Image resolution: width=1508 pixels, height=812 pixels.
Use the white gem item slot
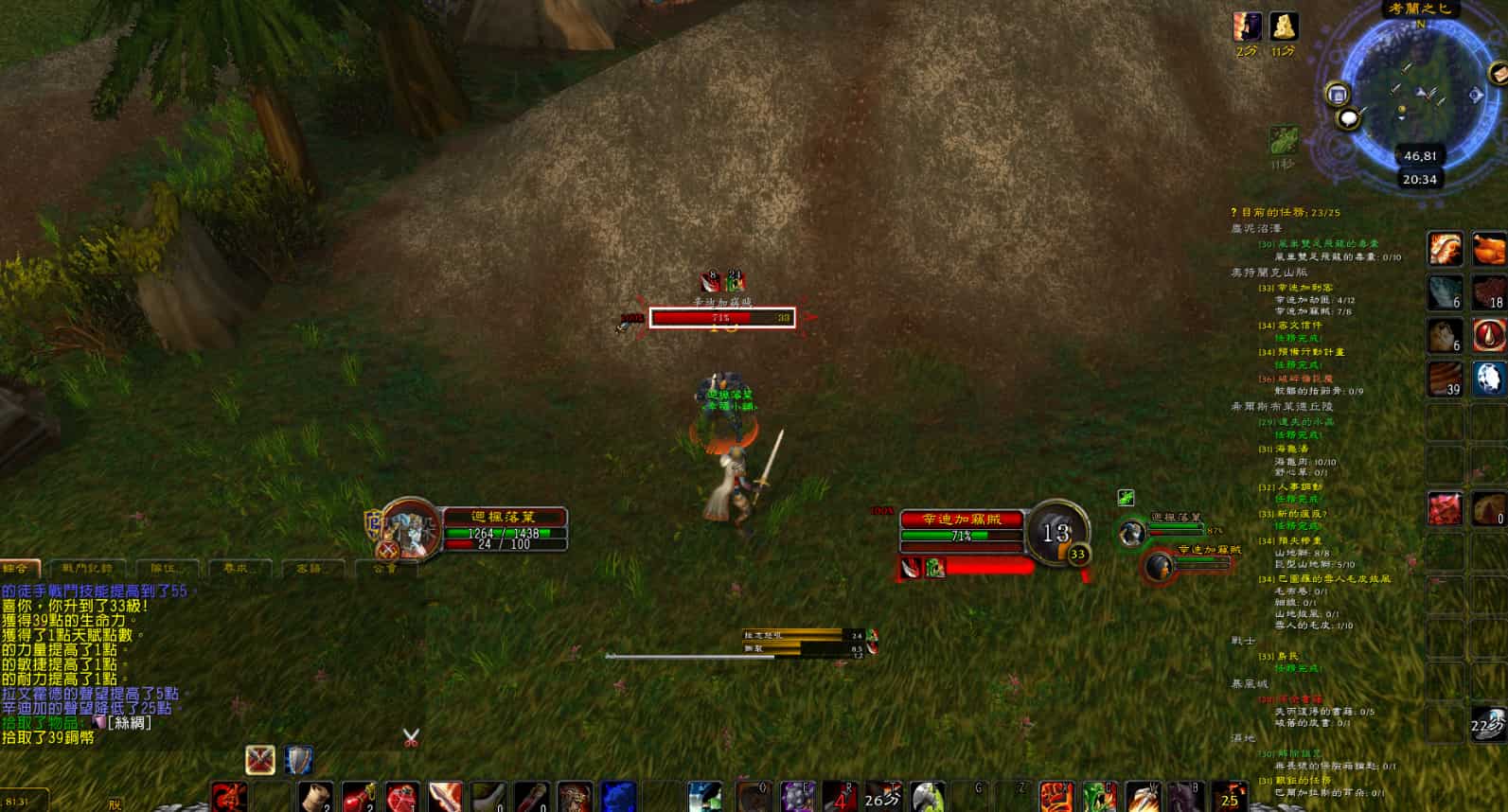click(1489, 378)
